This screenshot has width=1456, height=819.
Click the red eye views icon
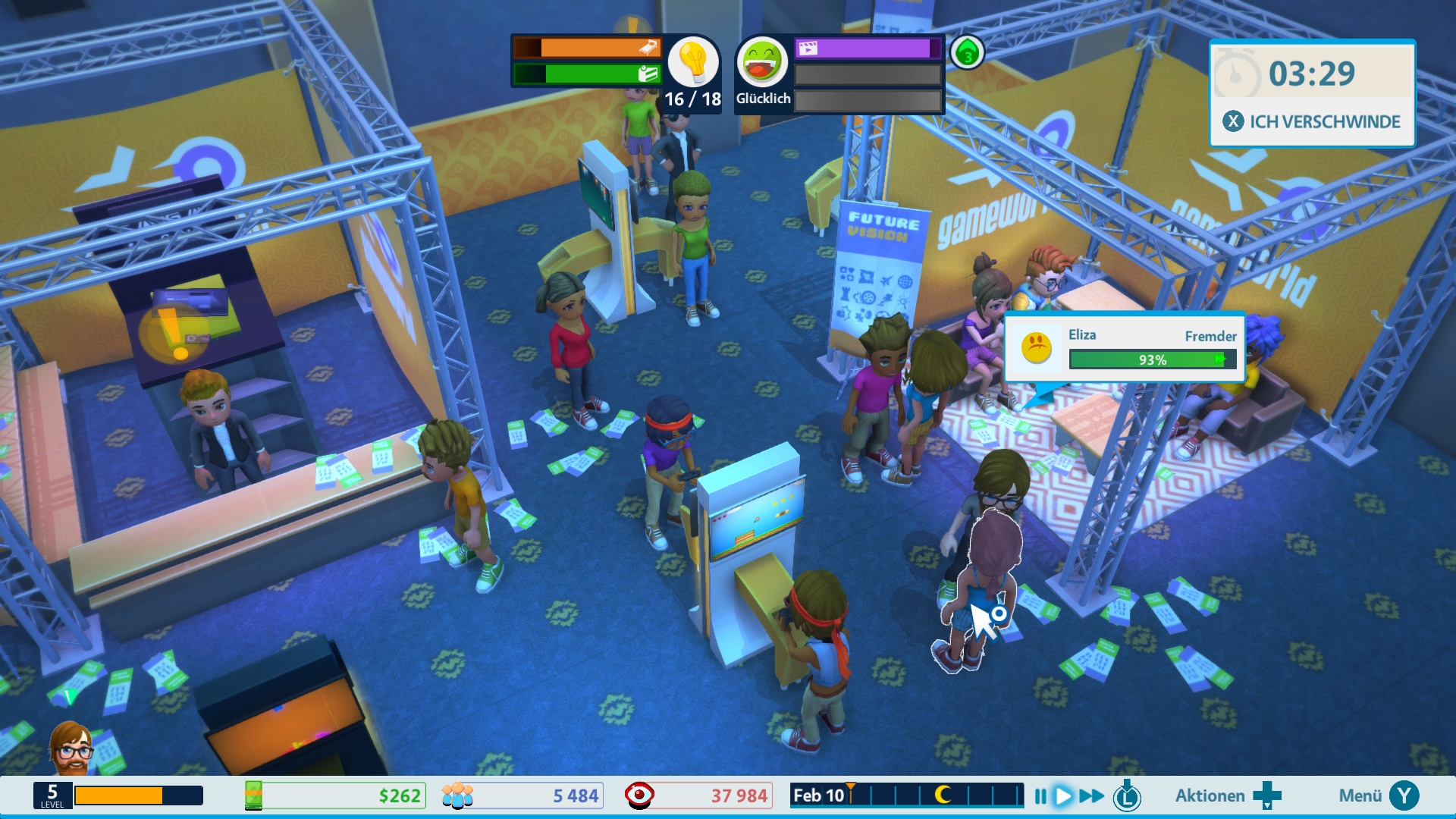click(639, 795)
